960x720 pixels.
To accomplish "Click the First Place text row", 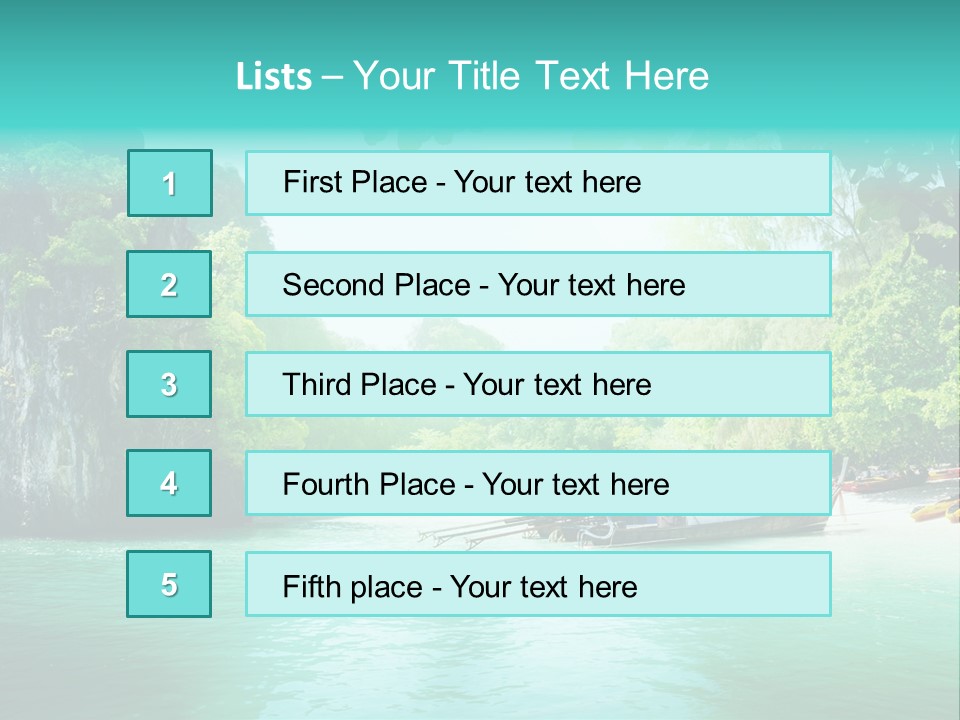I will click(538, 183).
